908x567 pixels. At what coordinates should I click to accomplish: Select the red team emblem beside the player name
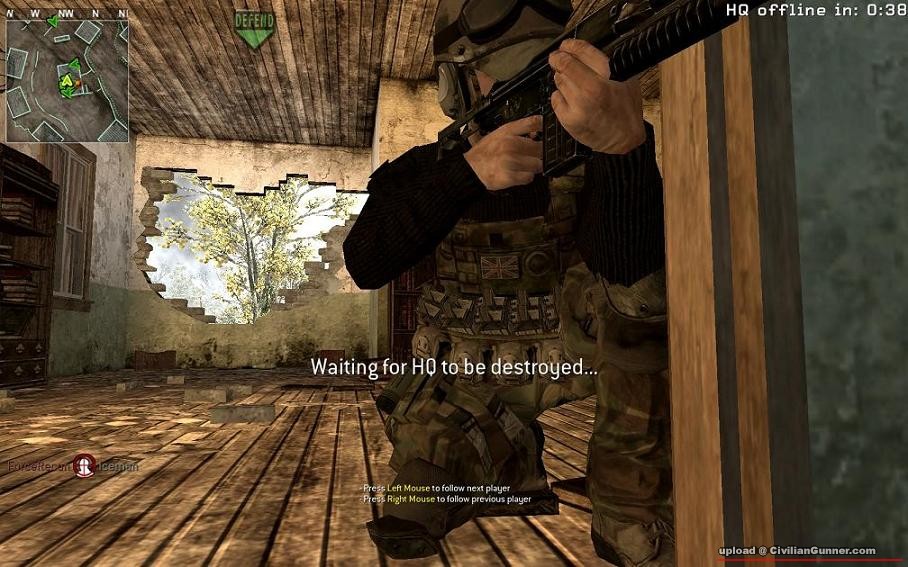click(x=84, y=465)
